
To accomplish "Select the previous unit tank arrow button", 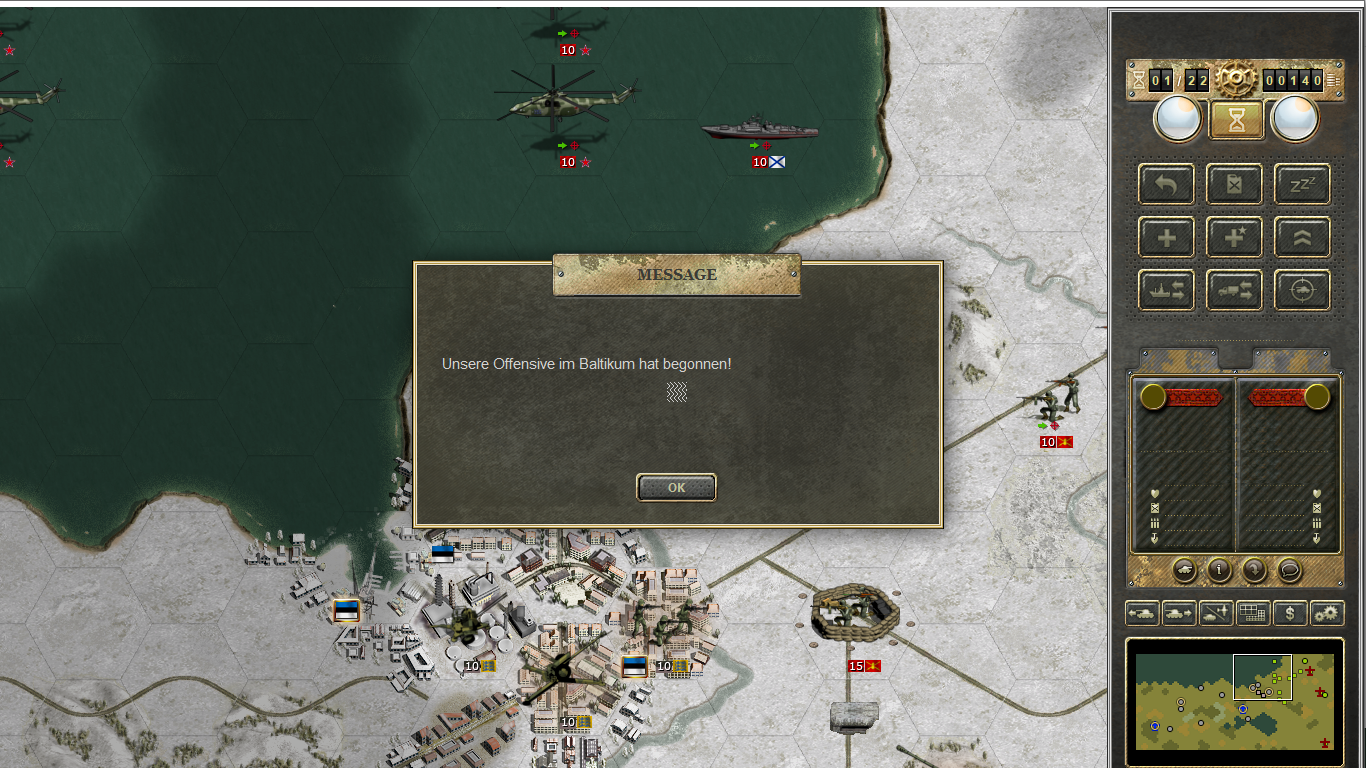I will 1142,613.
